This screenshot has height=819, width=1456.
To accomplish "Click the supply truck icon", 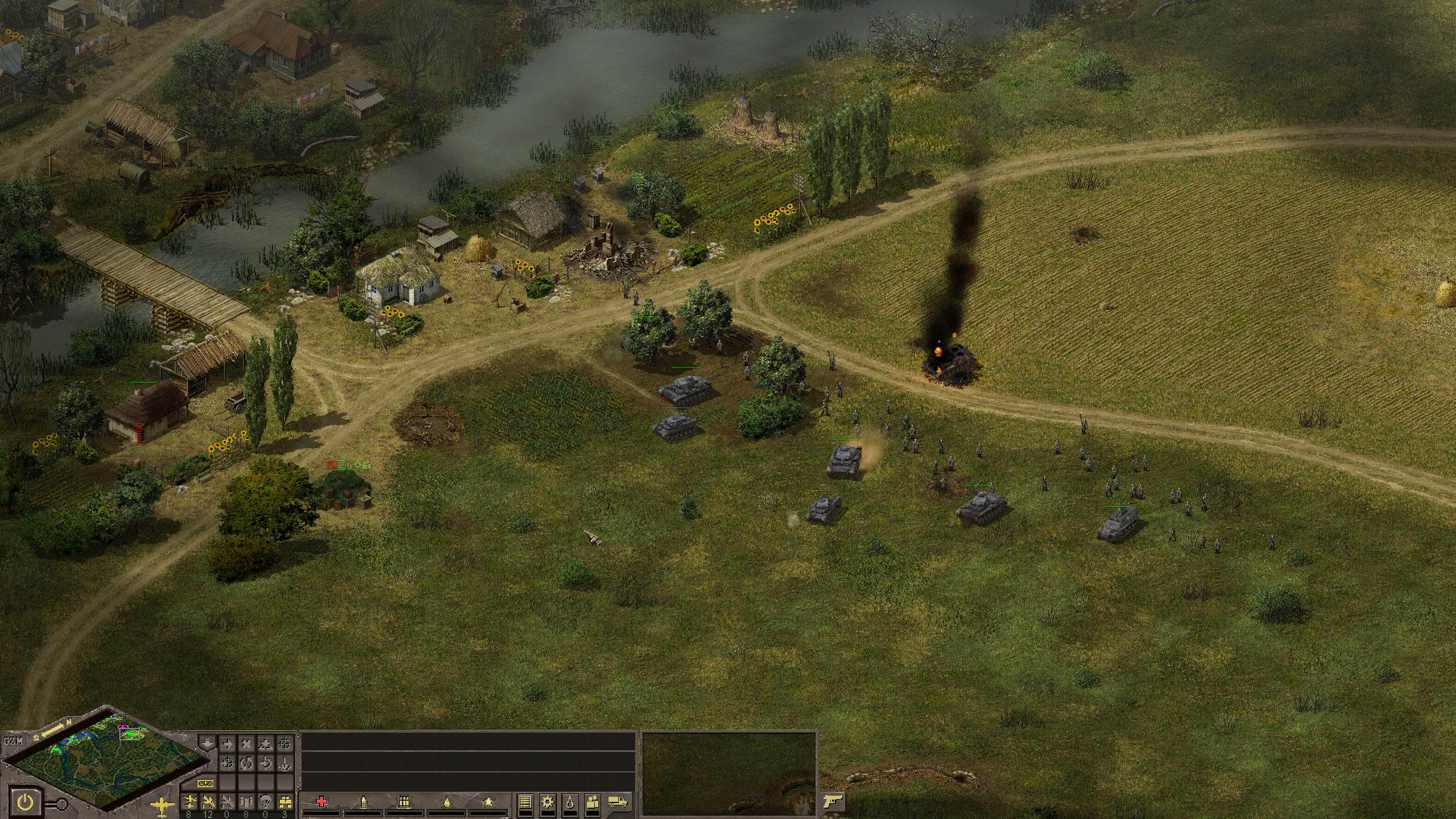I will [618, 802].
